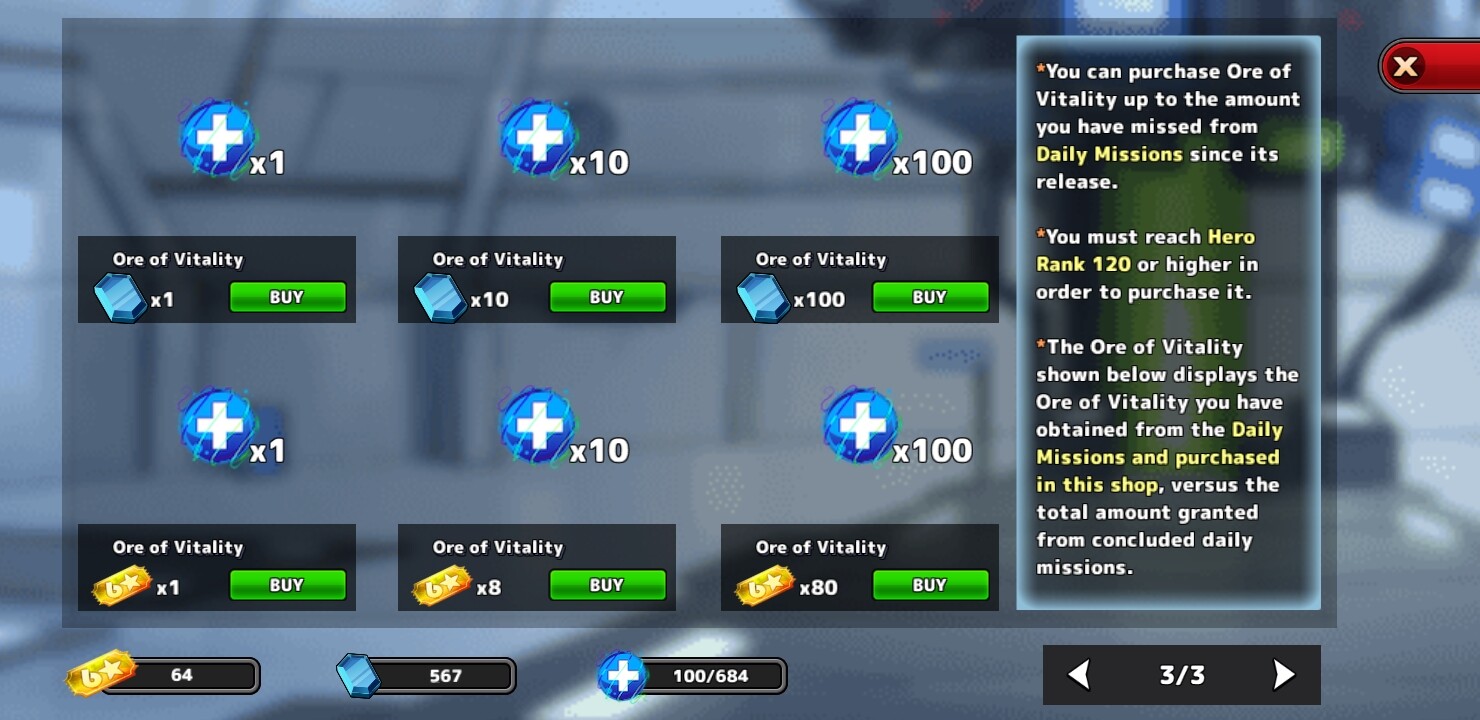Buy 10 Ore of Vitality for 8 gold tickets
1480x720 pixels.
607,585
